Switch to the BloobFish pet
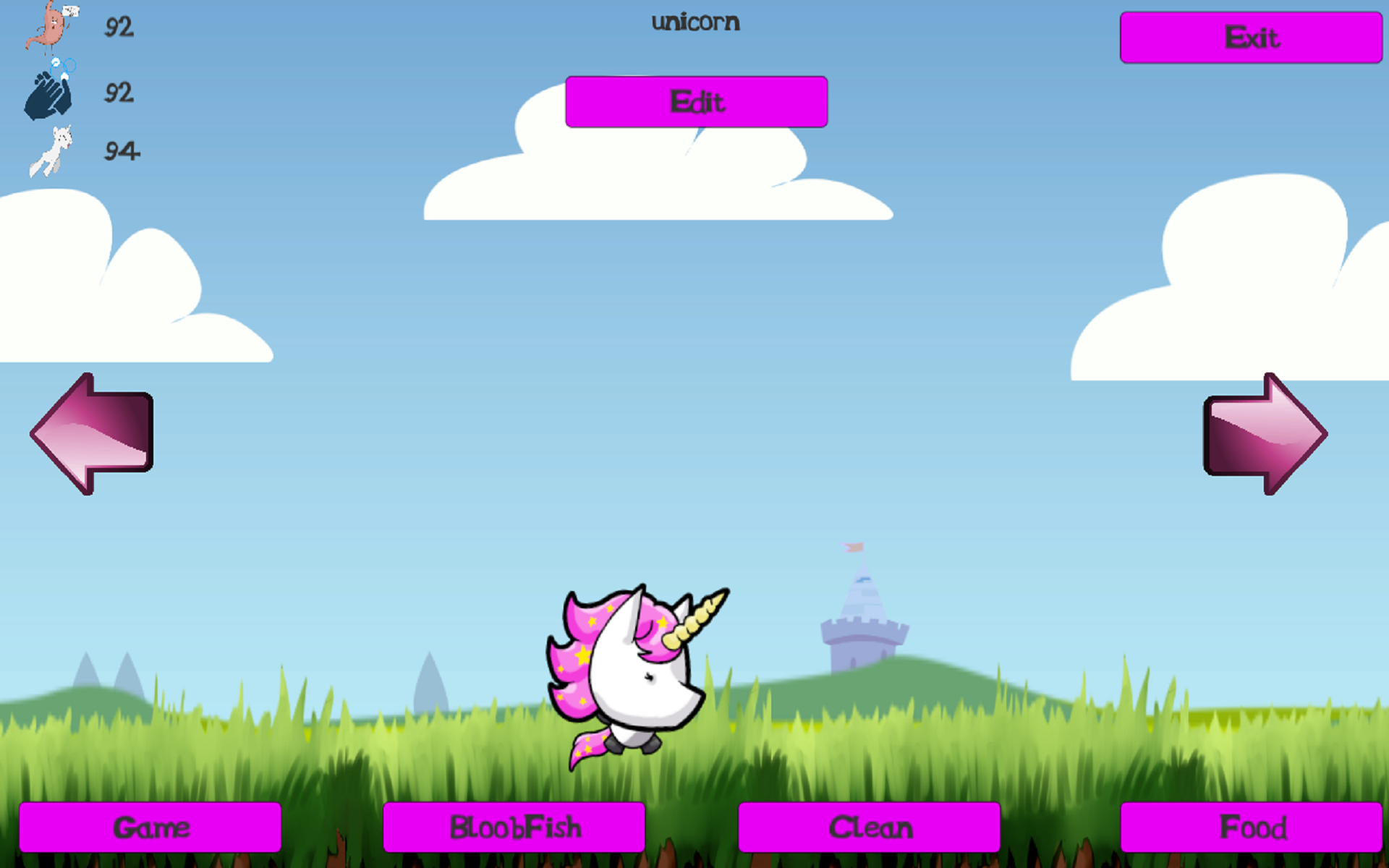1389x868 pixels. [514, 826]
